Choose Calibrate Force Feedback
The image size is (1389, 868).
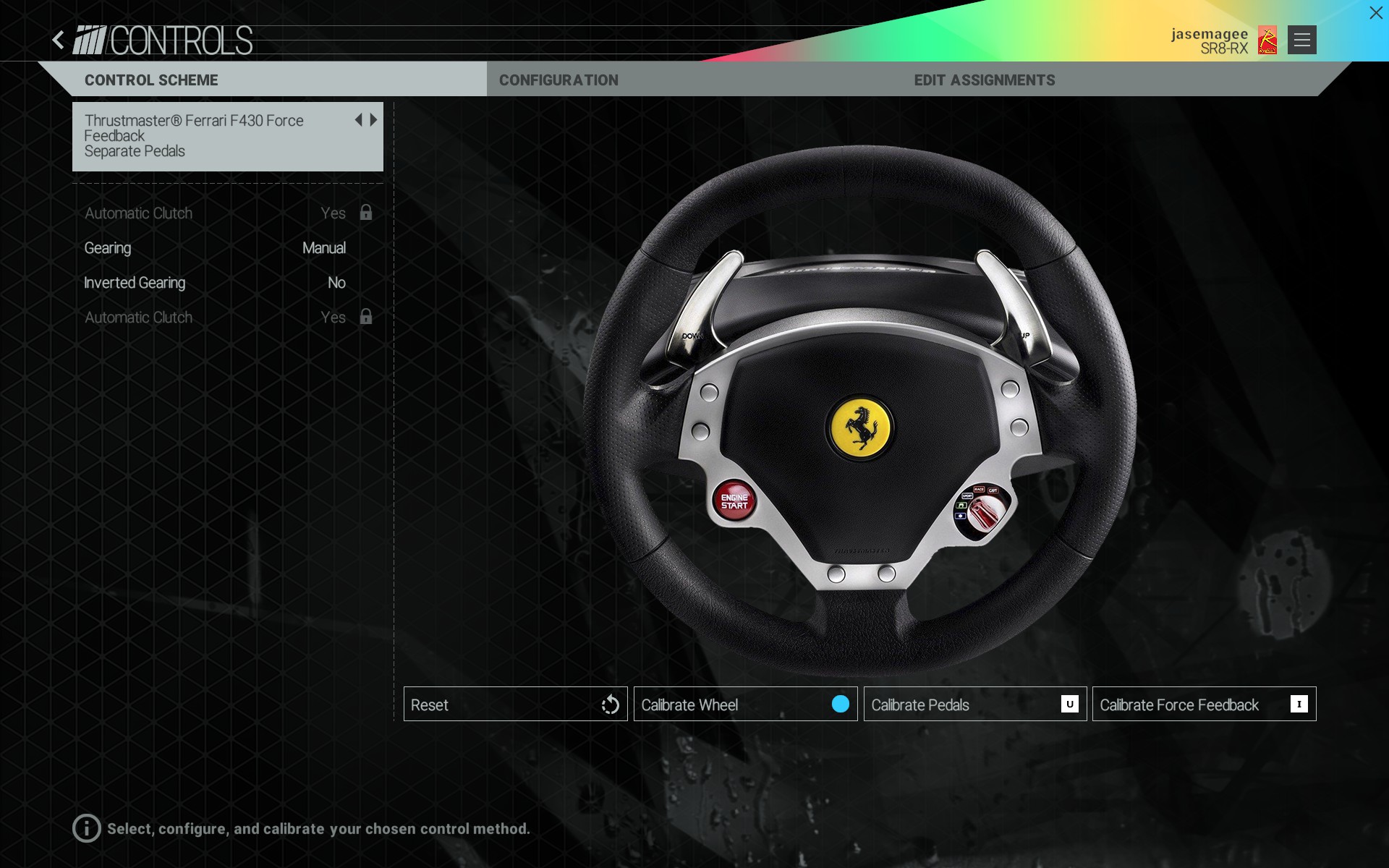point(1204,705)
